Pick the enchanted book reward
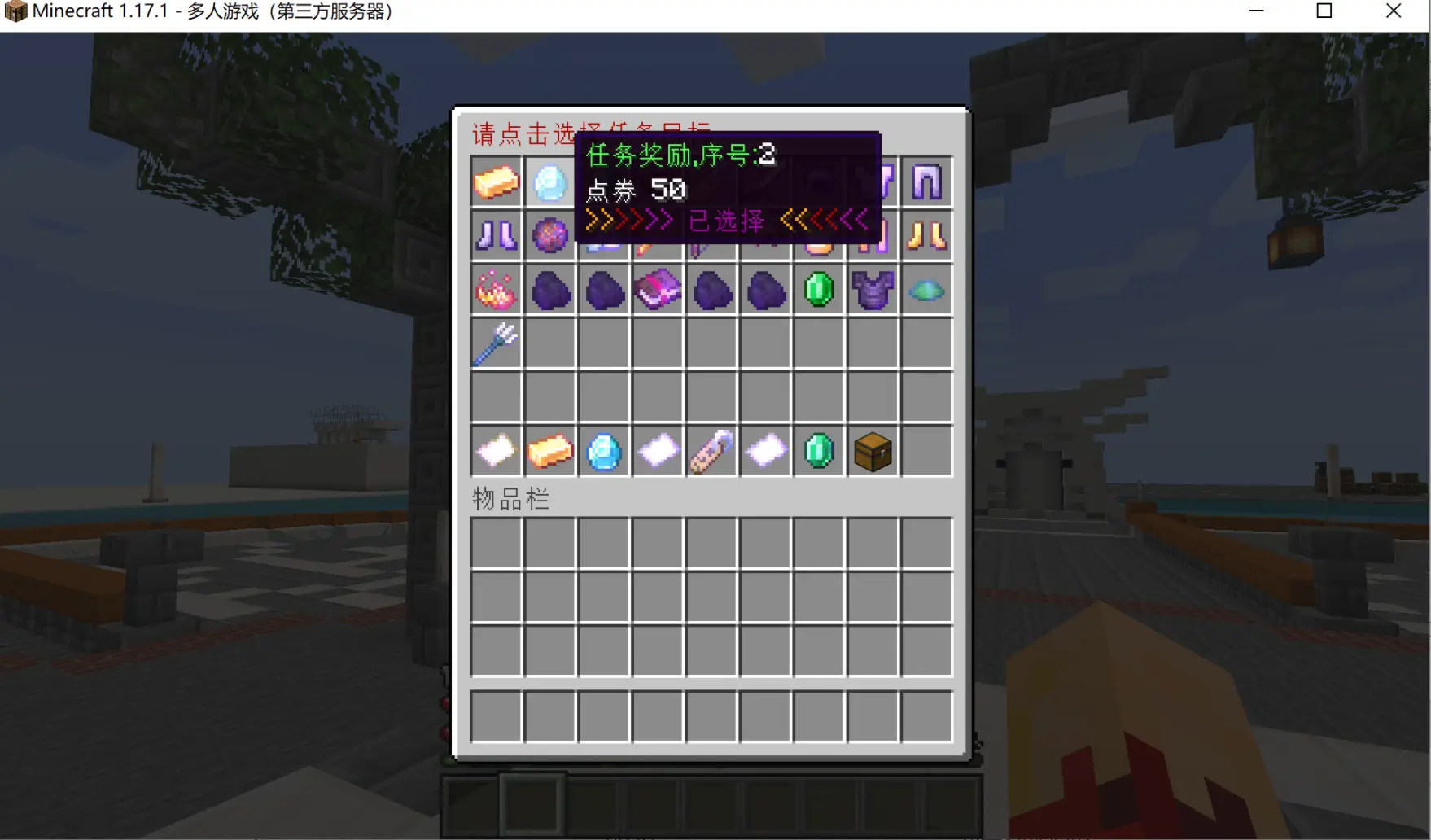1431x840 pixels. point(658,290)
